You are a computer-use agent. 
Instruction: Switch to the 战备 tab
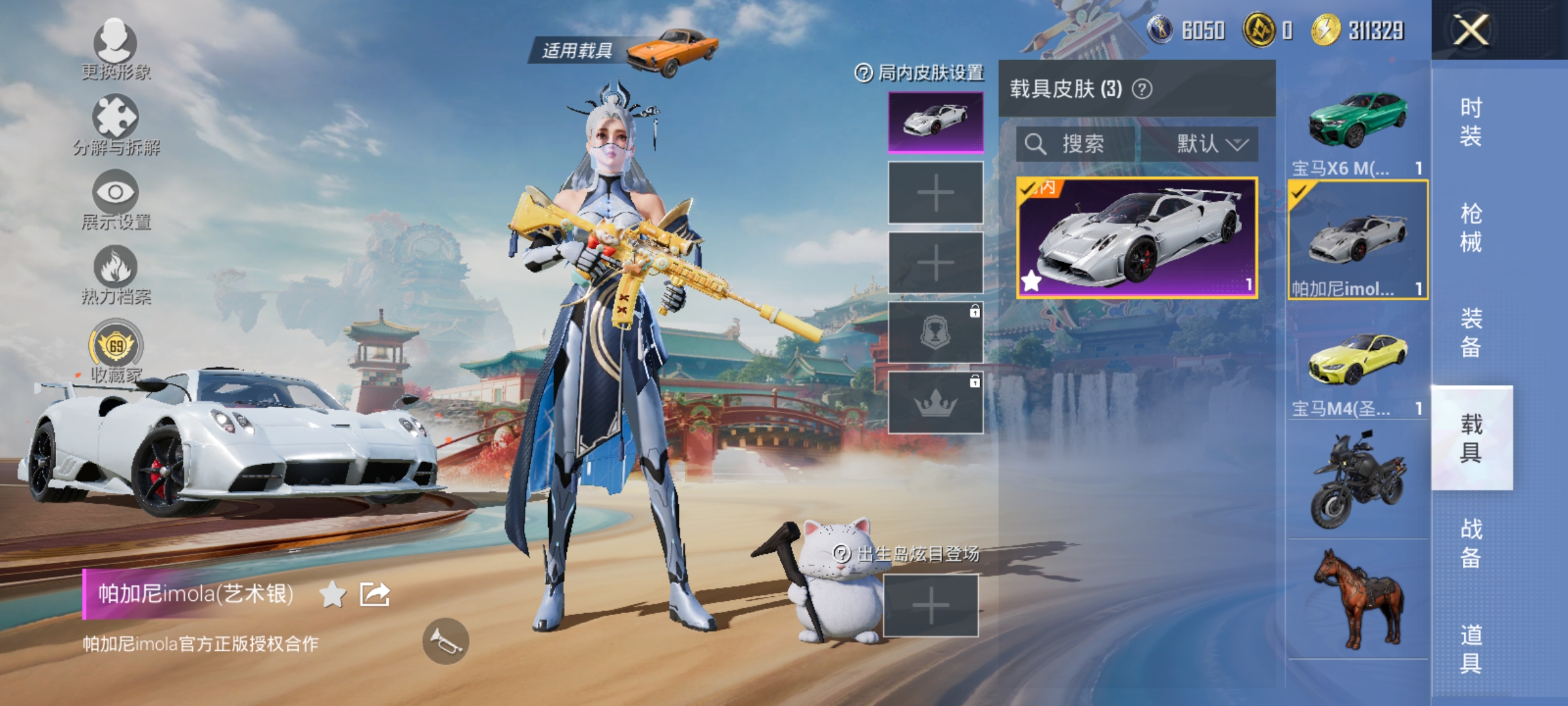pyautogui.click(x=1471, y=543)
